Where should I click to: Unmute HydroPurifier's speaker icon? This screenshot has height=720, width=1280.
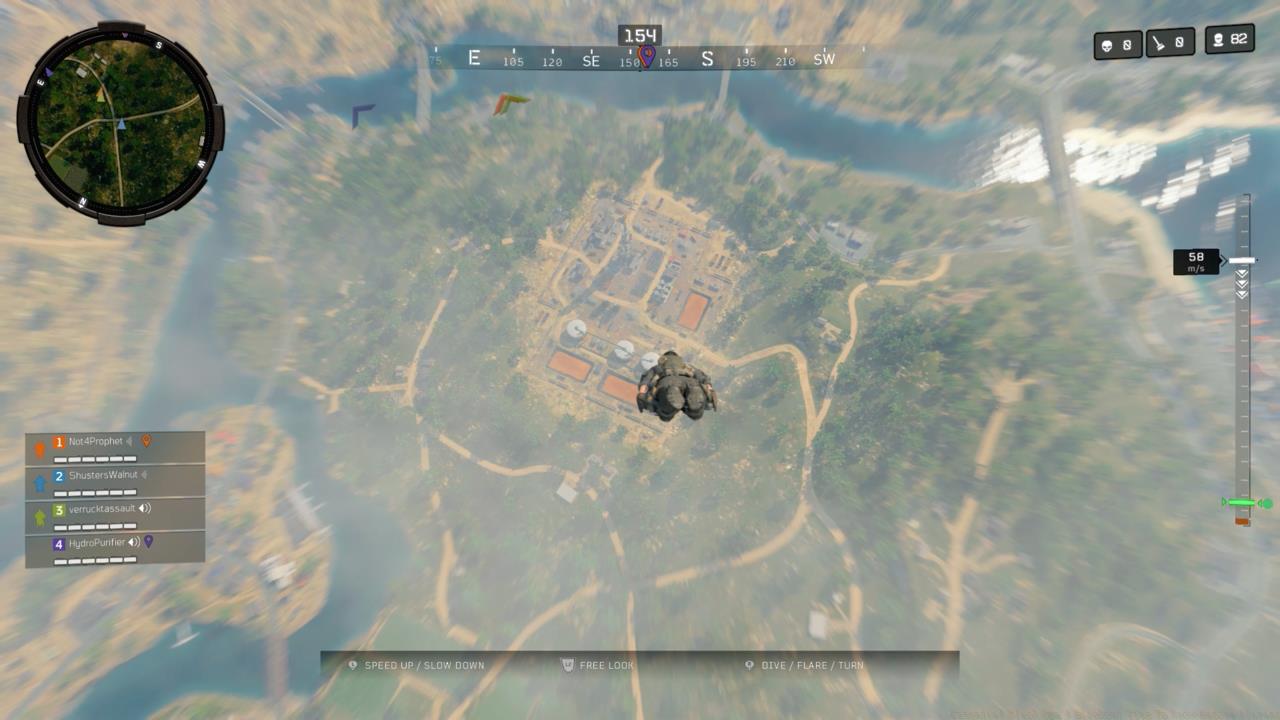pyautogui.click(x=134, y=543)
